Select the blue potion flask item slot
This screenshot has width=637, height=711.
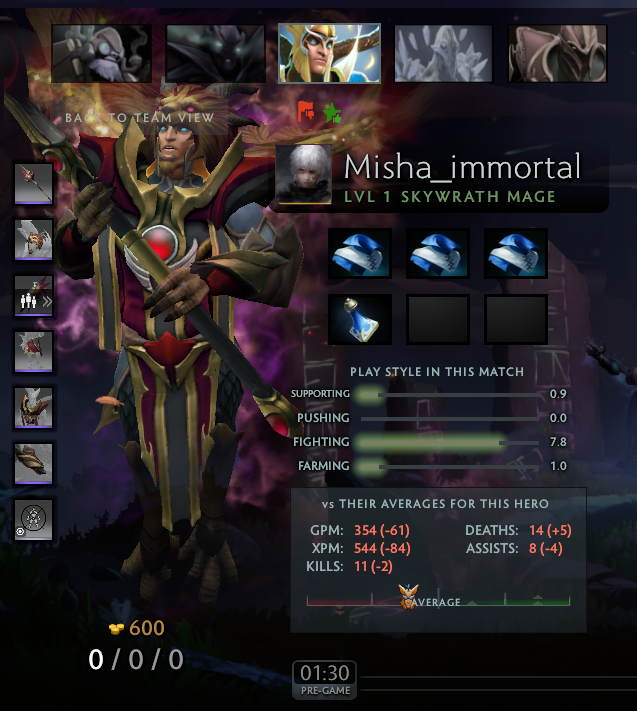360,320
